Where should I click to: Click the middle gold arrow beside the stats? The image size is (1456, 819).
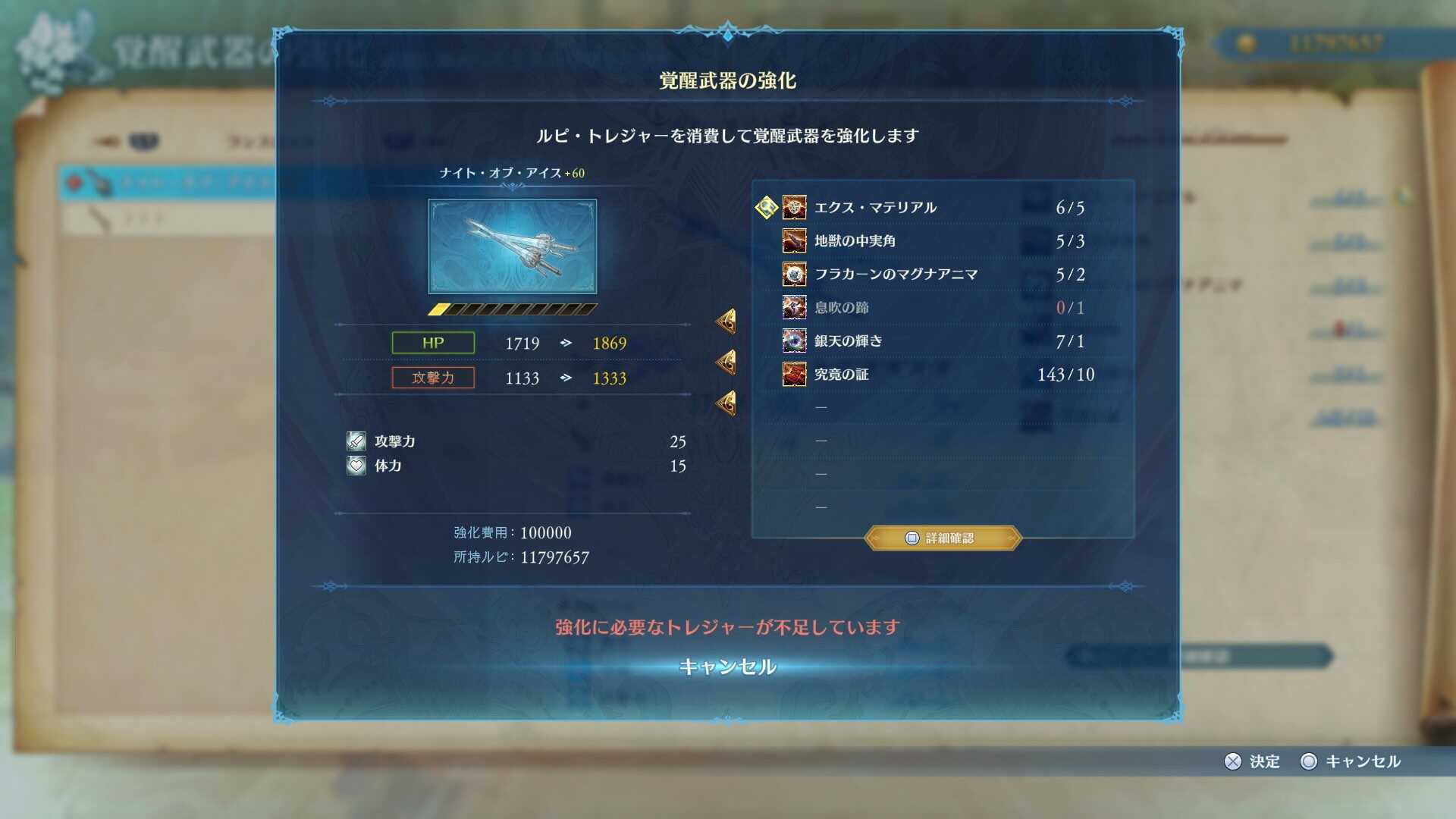click(726, 362)
